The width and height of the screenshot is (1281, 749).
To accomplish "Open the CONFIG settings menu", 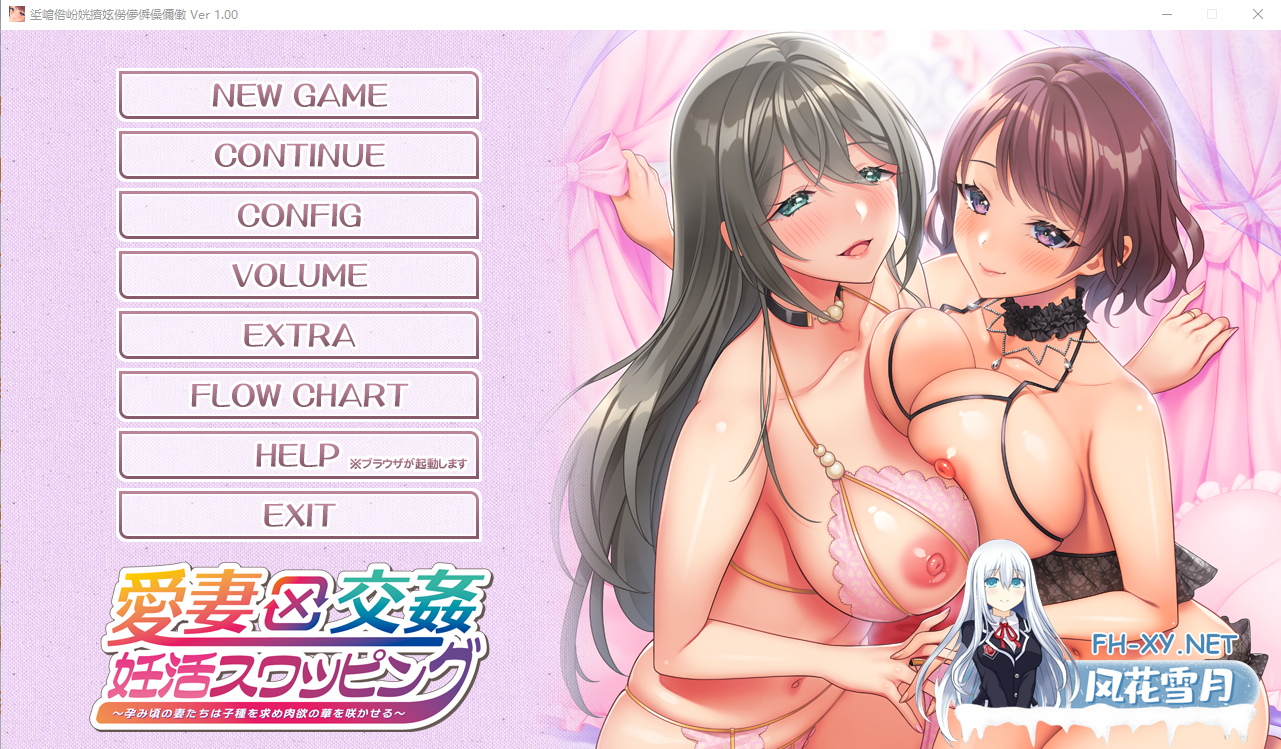I will [298, 215].
